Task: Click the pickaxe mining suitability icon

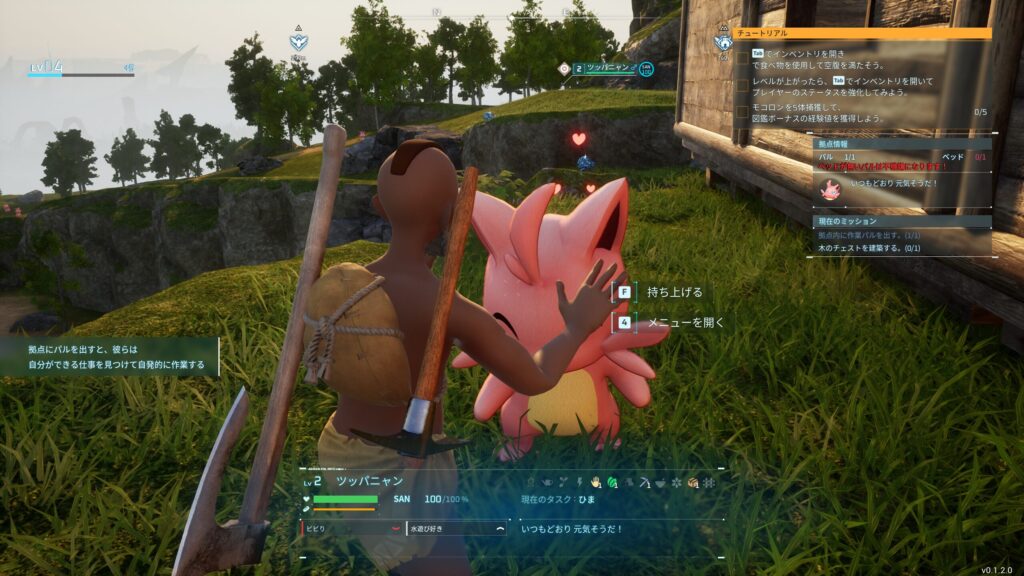Action: [x=643, y=483]
